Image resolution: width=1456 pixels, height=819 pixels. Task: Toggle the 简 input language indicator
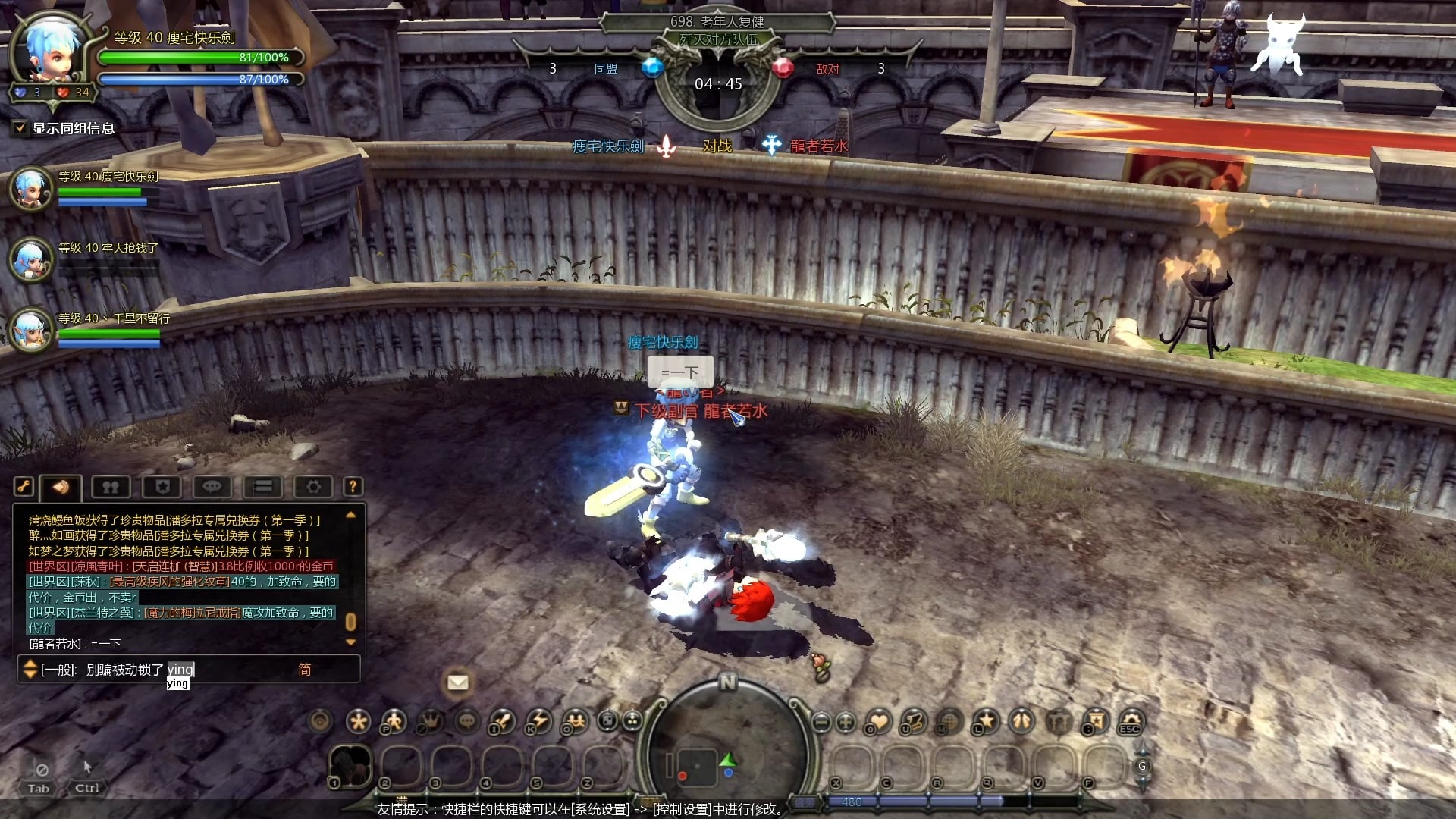[304, 670]
